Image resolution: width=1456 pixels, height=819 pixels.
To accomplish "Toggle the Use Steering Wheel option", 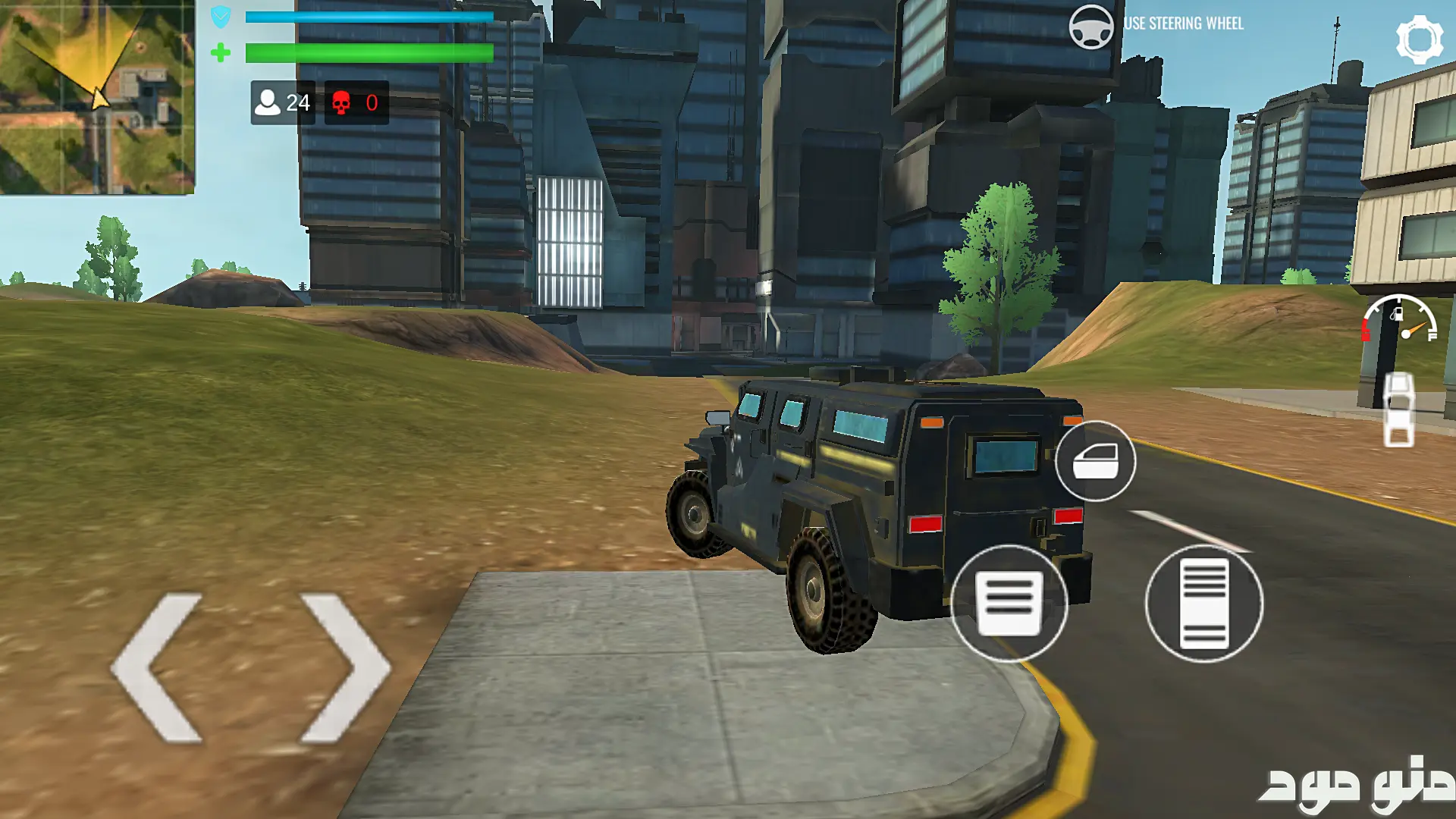I will 1091,27.
